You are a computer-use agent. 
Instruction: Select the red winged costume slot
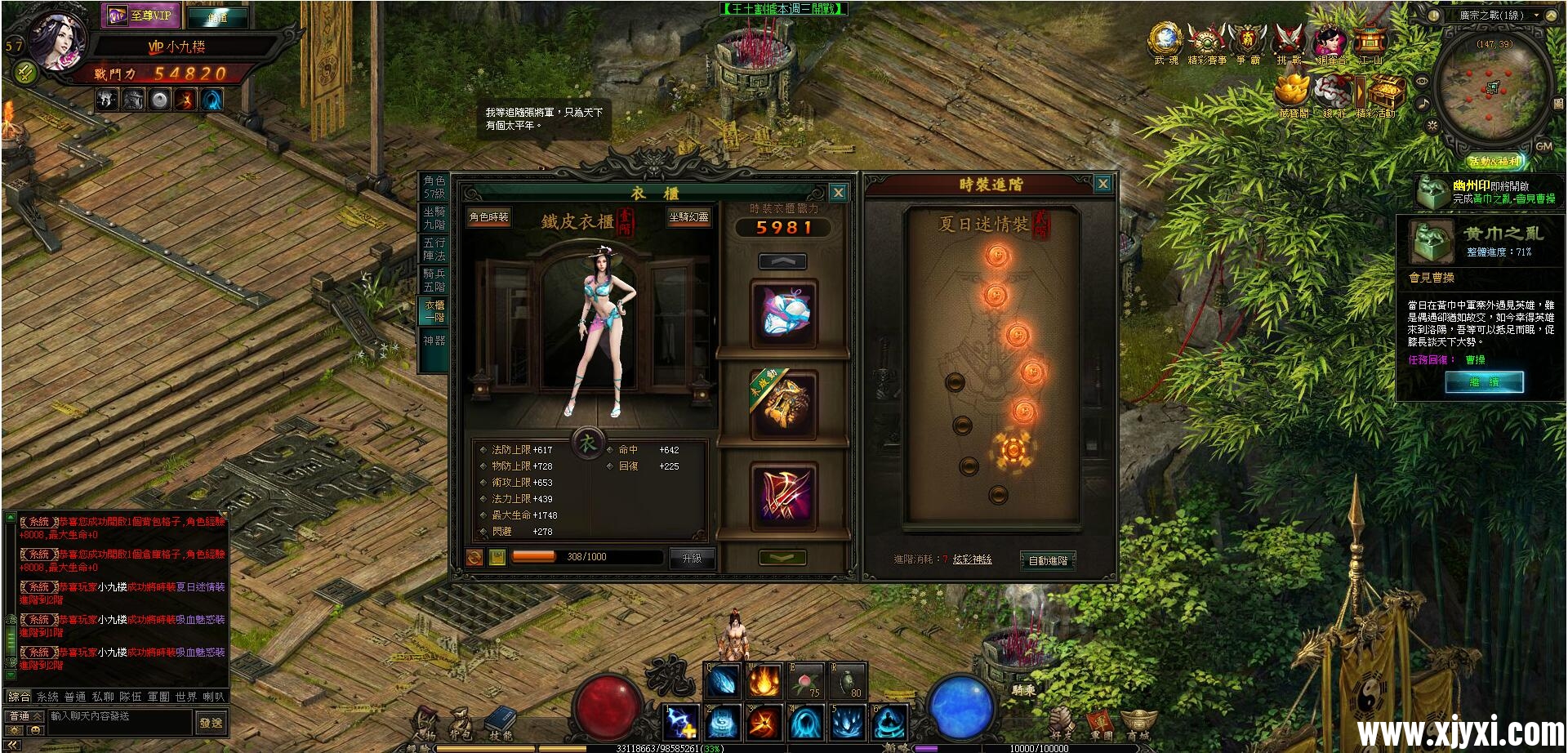coord(784,495)
